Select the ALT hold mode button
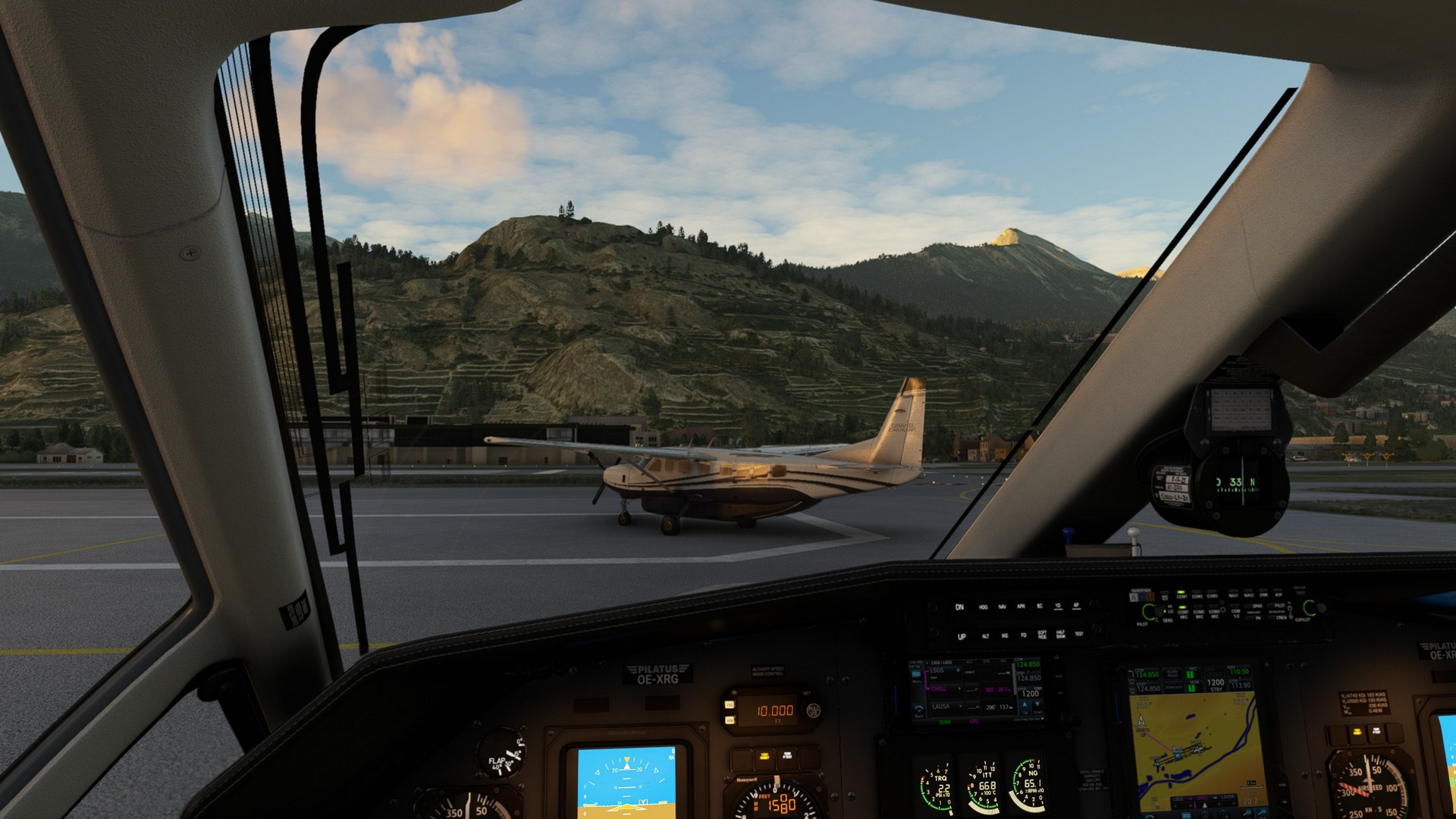 pos(985,636)
